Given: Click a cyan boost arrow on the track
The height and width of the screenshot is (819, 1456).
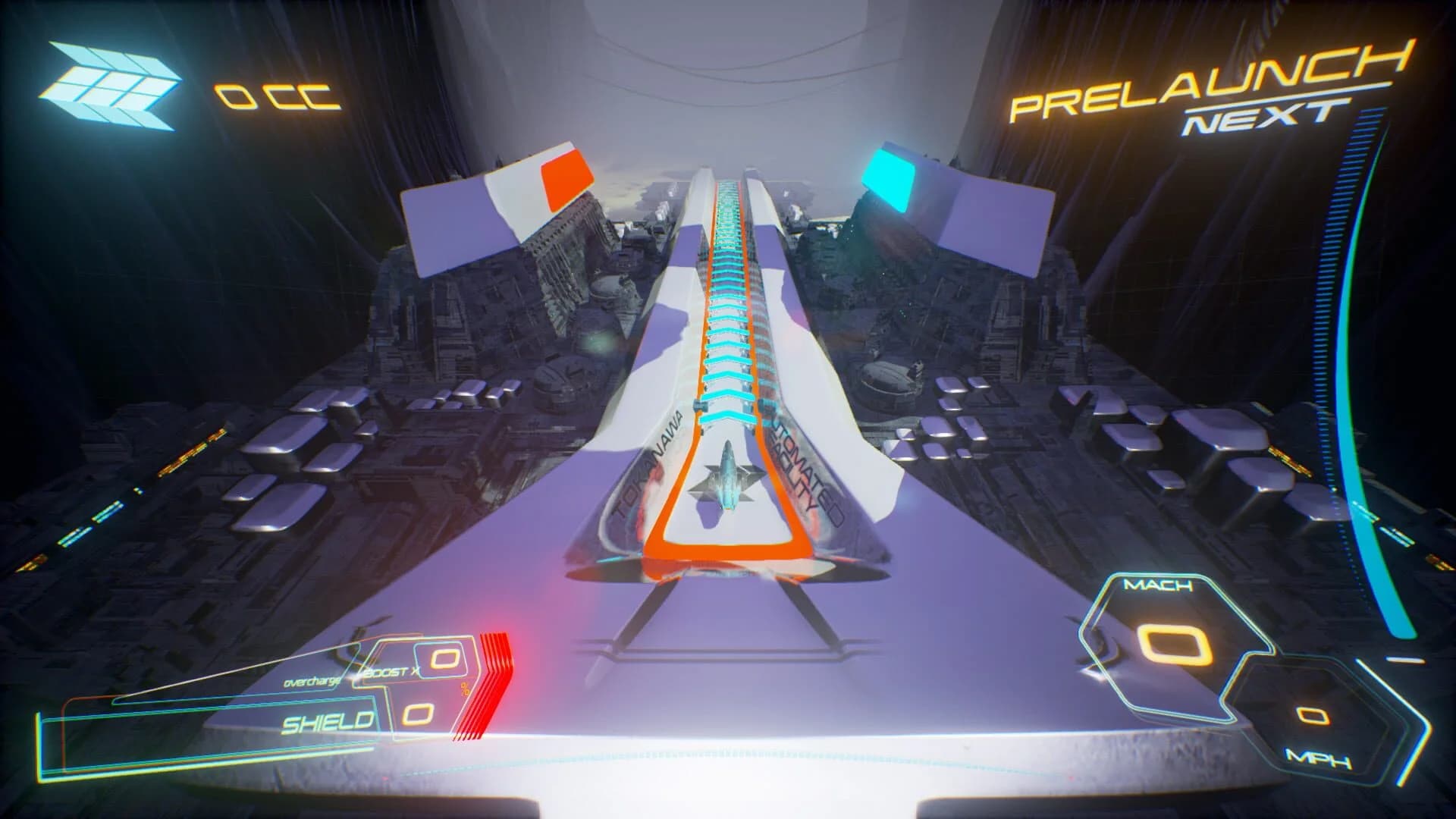Looking at the screenshot, I should pyautogui.click(x=726, y=417).
